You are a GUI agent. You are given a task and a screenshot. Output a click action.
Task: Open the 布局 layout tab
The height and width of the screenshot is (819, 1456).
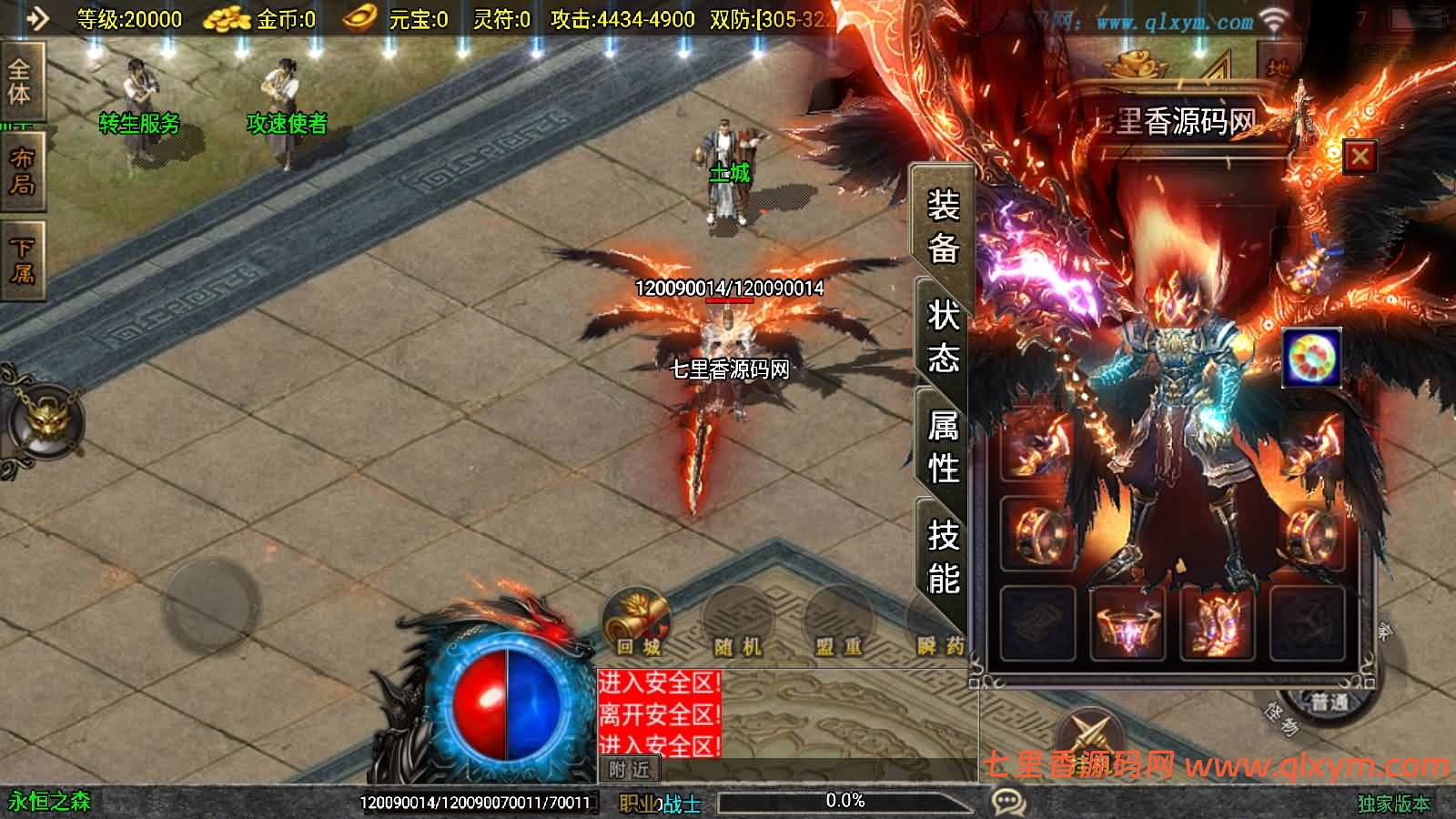click(x=22, y=171)
